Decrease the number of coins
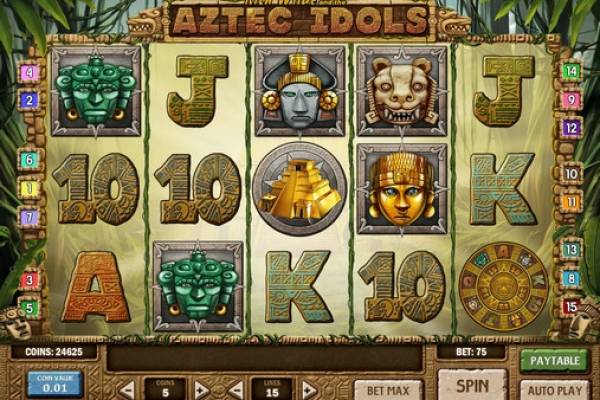Viewport: 600px width, 400px height. click(128, 389)
